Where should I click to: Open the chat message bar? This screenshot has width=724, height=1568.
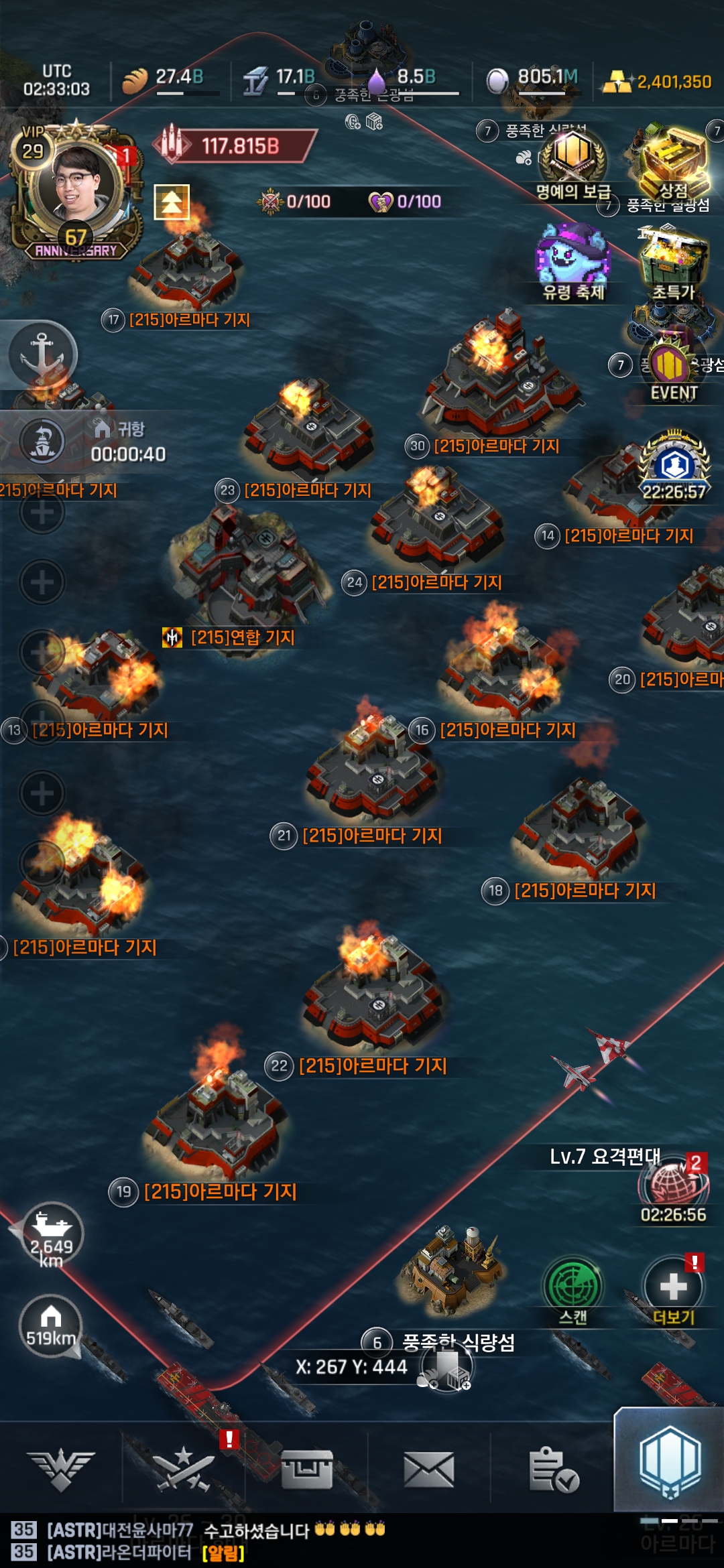click(x=268, y=1541)
